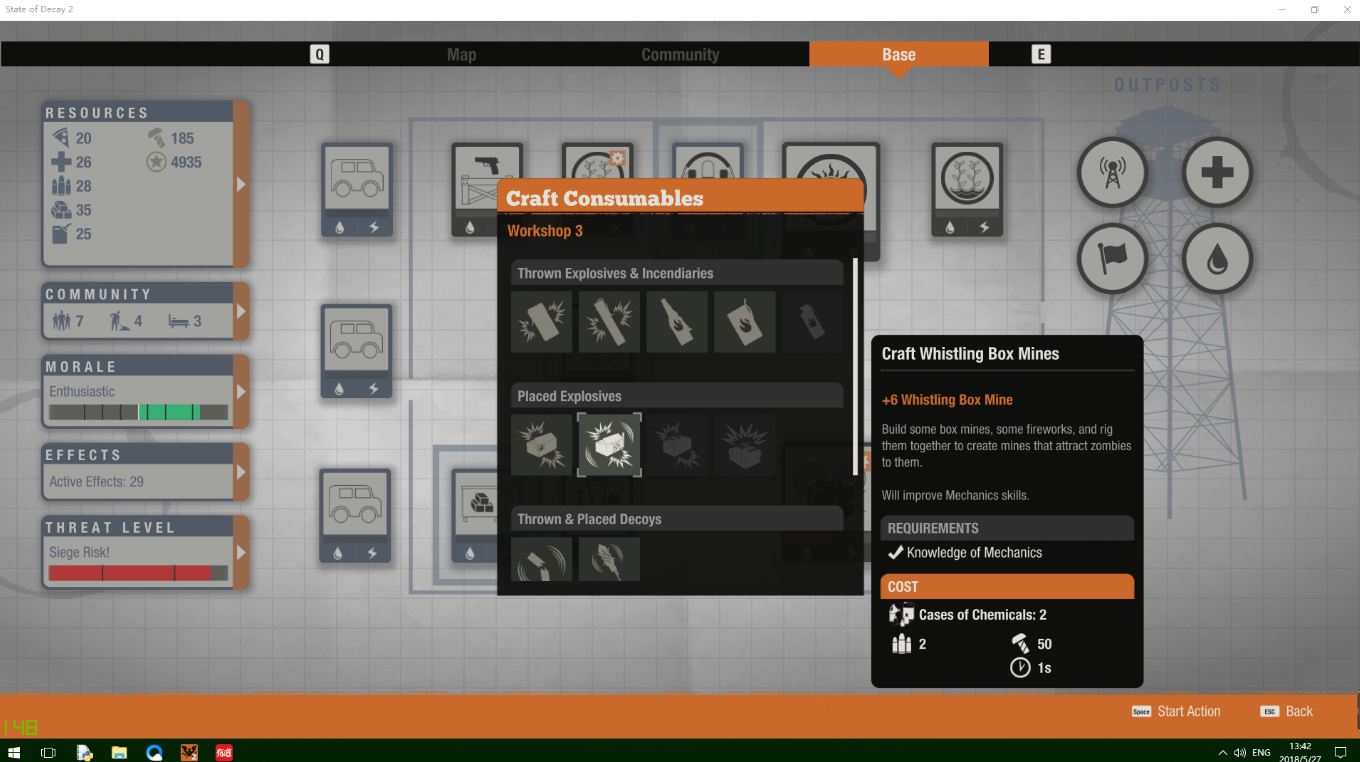The height and width of the screenshot is (762, 1360).
Task: Select the highlighted Whistling Box Mine recipe
Action: click(609, 445)
